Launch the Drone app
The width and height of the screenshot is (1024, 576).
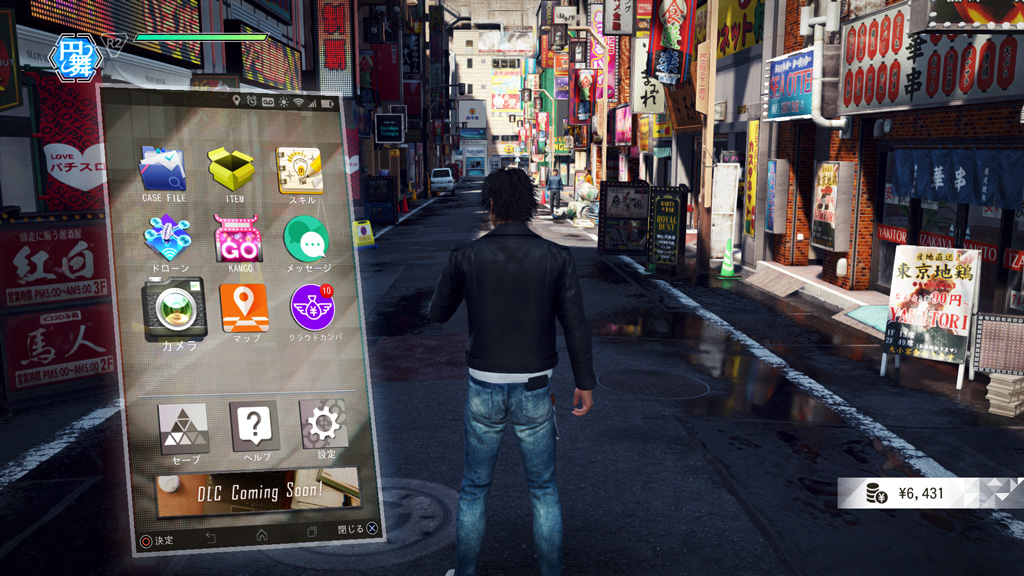point(167,239)
